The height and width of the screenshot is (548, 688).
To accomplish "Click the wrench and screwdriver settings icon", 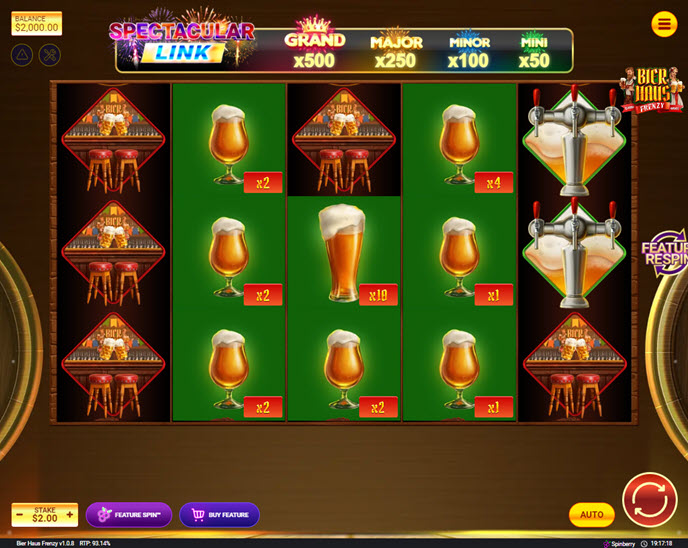I will point(49,54).
